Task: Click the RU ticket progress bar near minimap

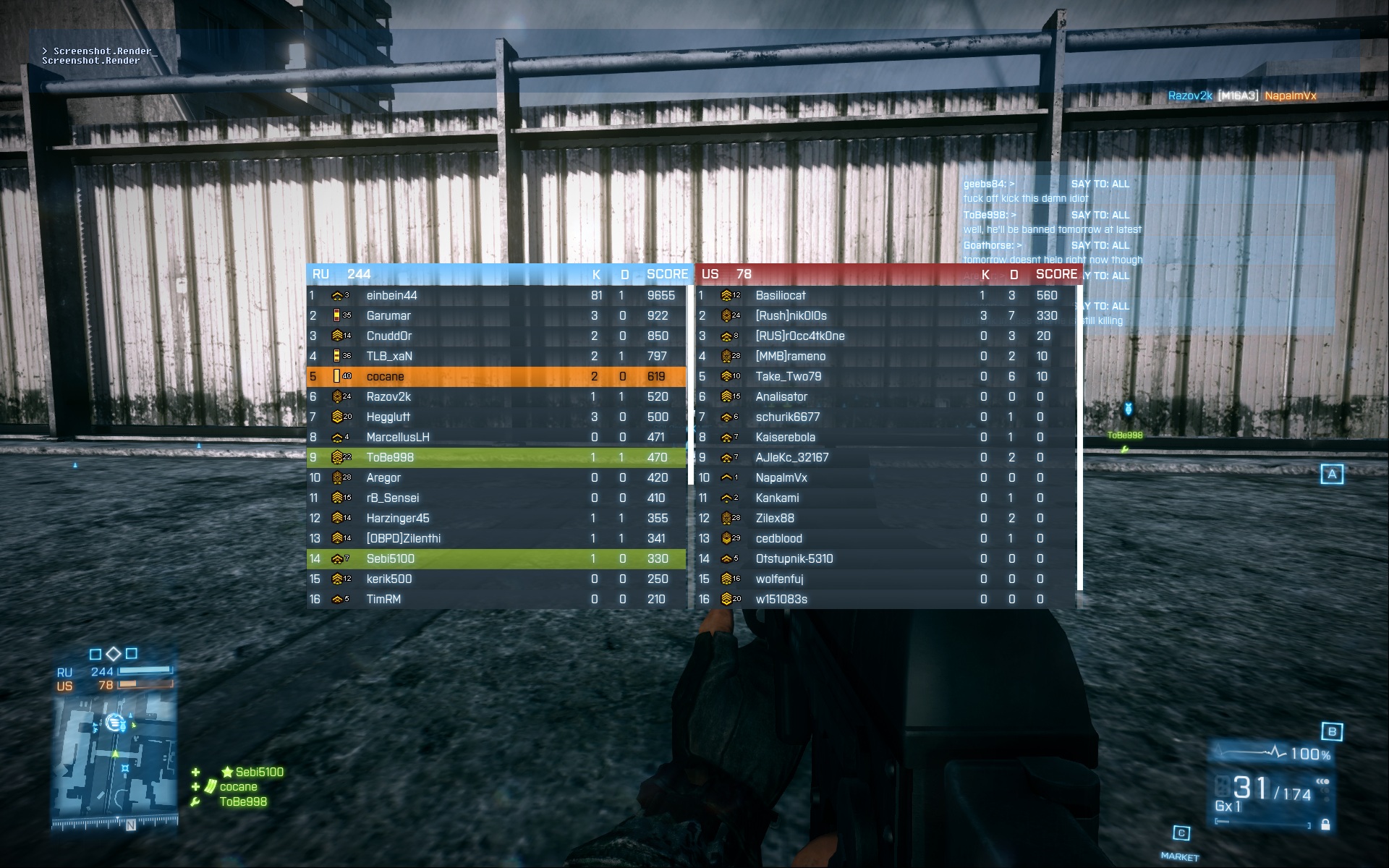Action: point(143,671)
